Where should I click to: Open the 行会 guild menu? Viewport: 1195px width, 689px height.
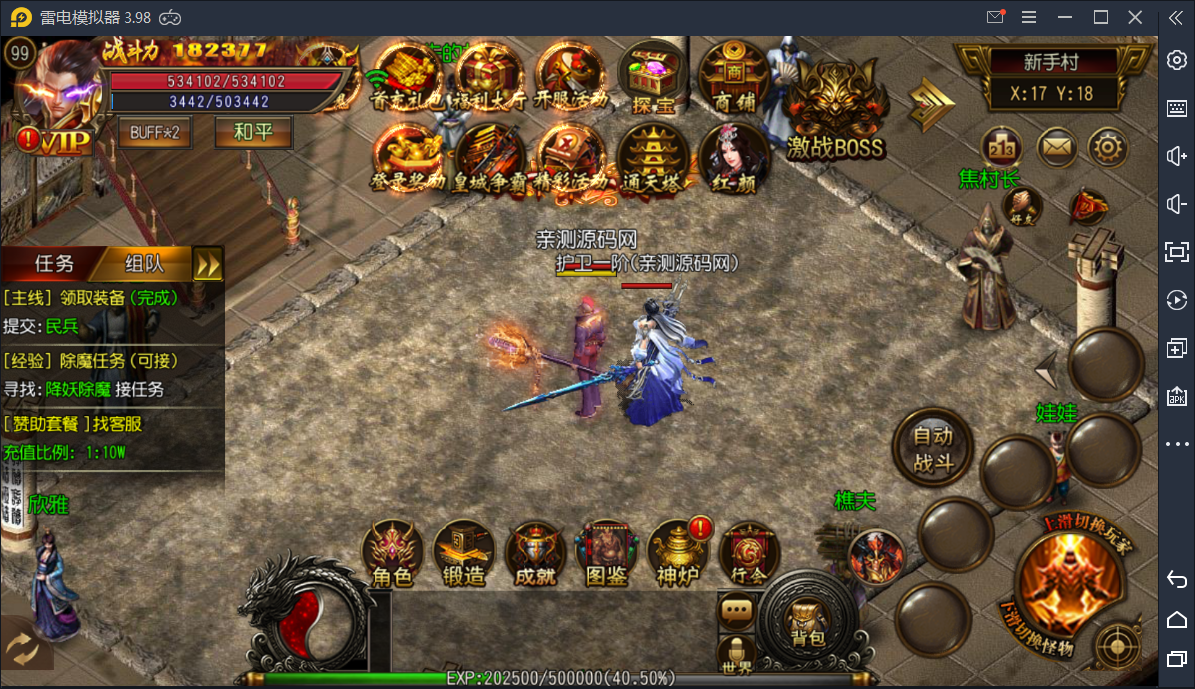(x=749, y=553)
